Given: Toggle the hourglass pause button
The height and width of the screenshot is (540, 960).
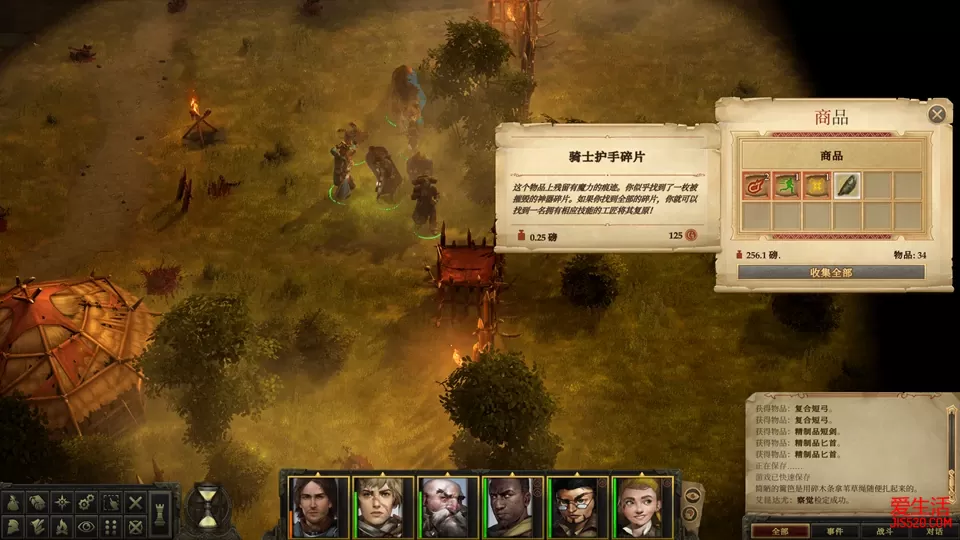Looking at the screenshot, I should click(208, 505).
